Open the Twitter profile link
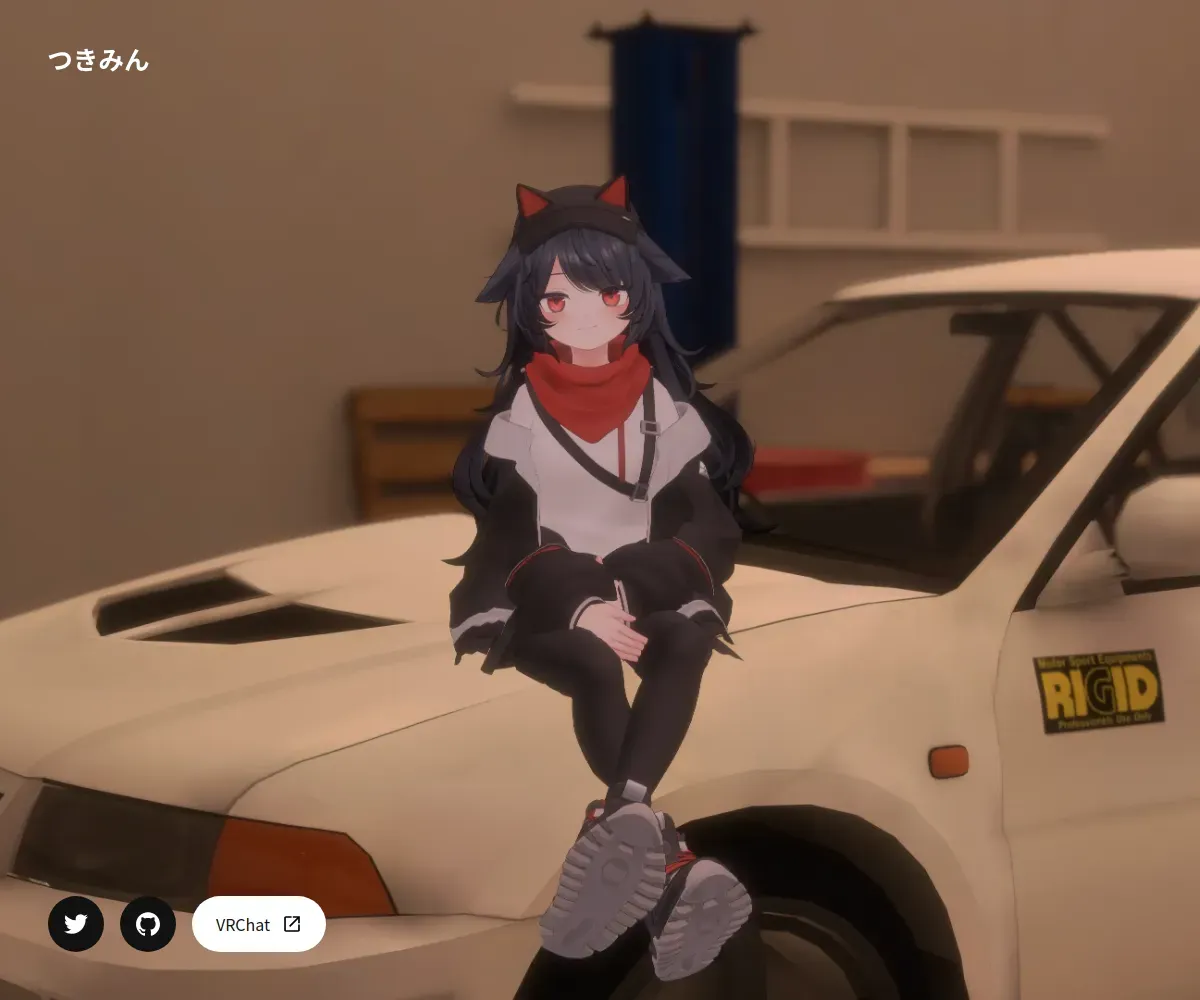 coord(76,924)
